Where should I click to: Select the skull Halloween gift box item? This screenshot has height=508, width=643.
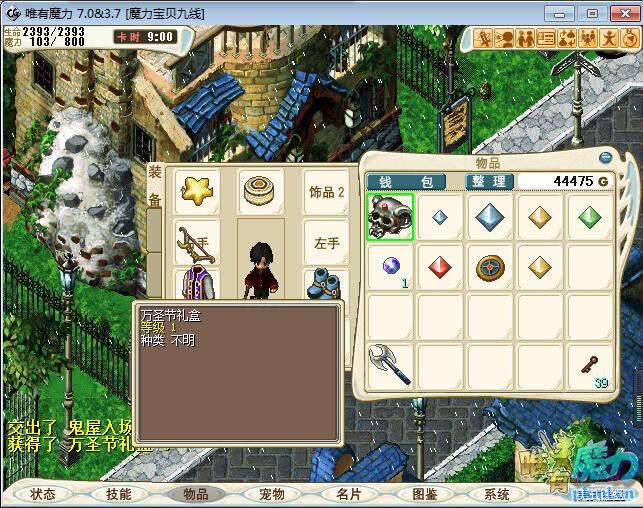click(390, 216)
